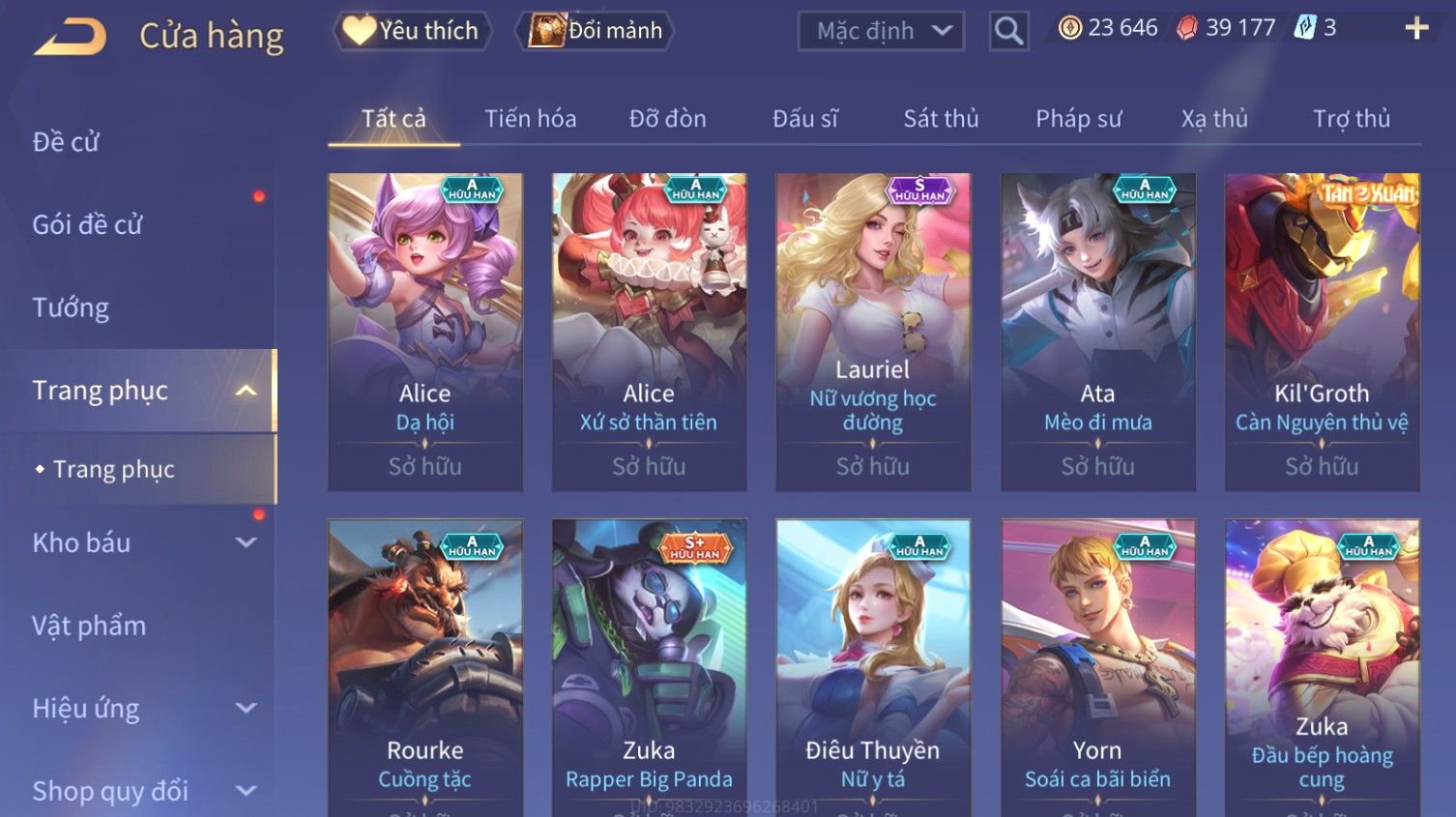Add currency with the plus button
1456x817 pixels.
tap(1416, 28)
